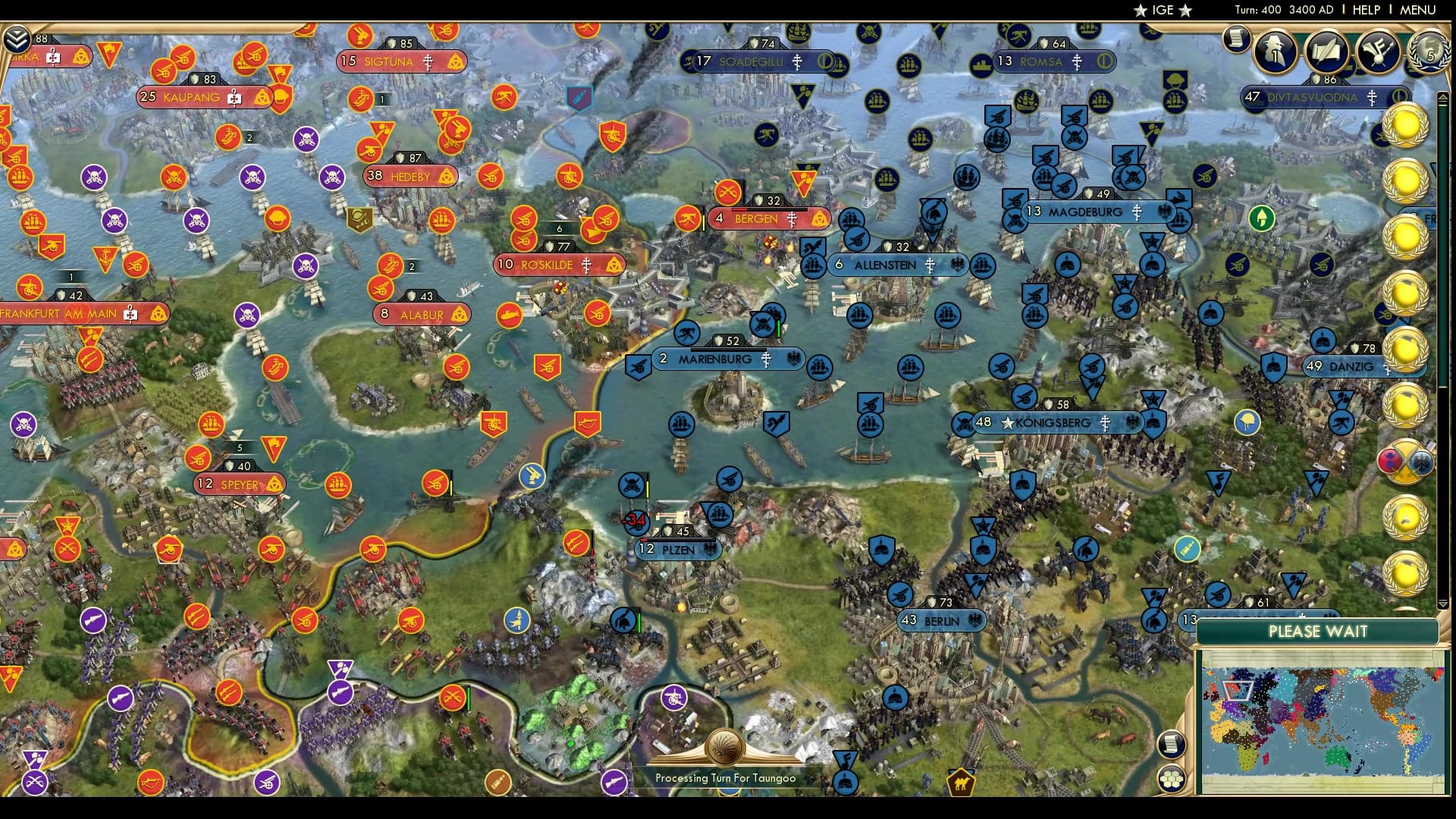Screen dimensions: 1456x819
Task: Open the Espionage overview spy icon
Action: [x=1275, y=51]
